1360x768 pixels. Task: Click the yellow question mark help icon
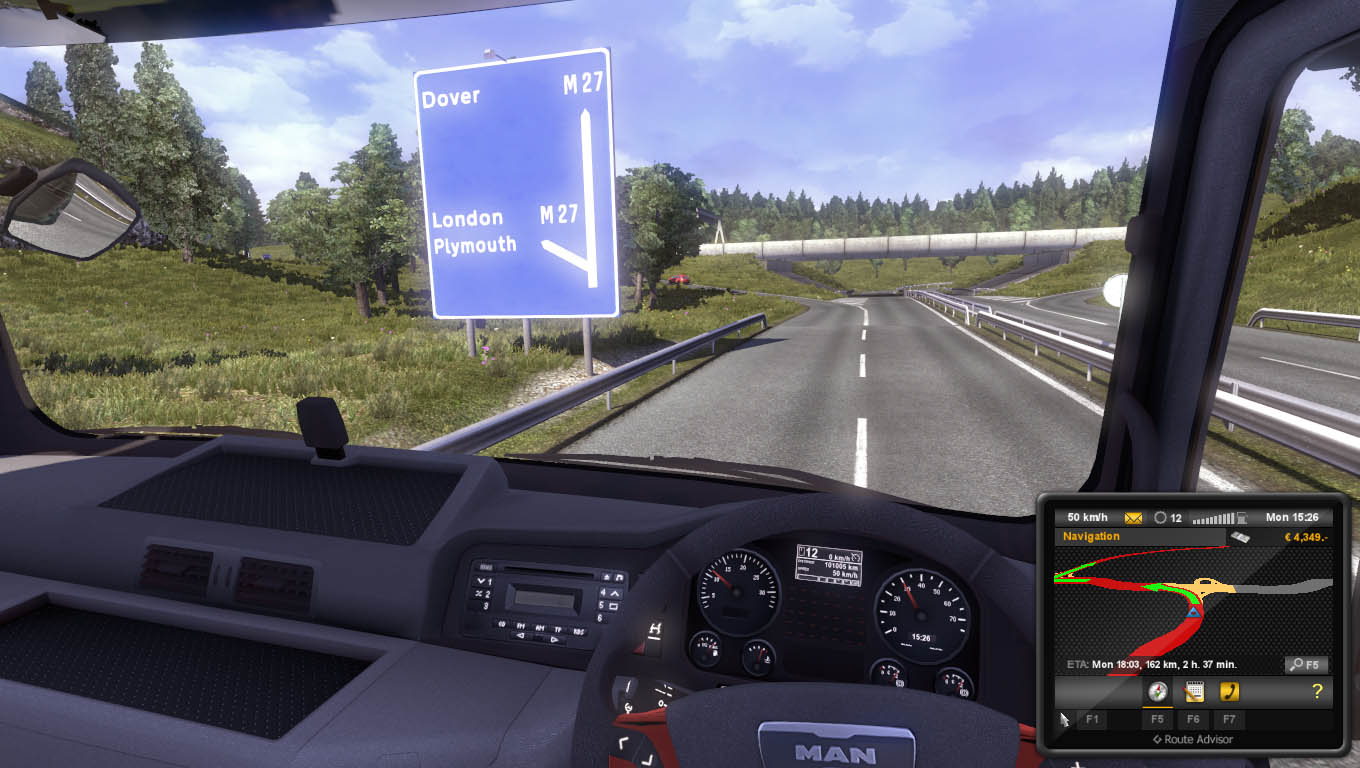coord(1317,689)
